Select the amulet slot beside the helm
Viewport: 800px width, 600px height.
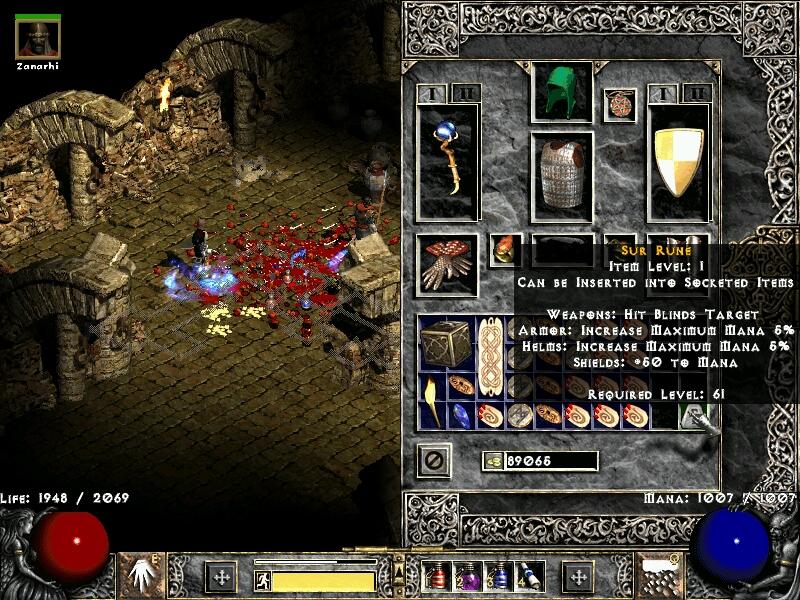(619, 105)
